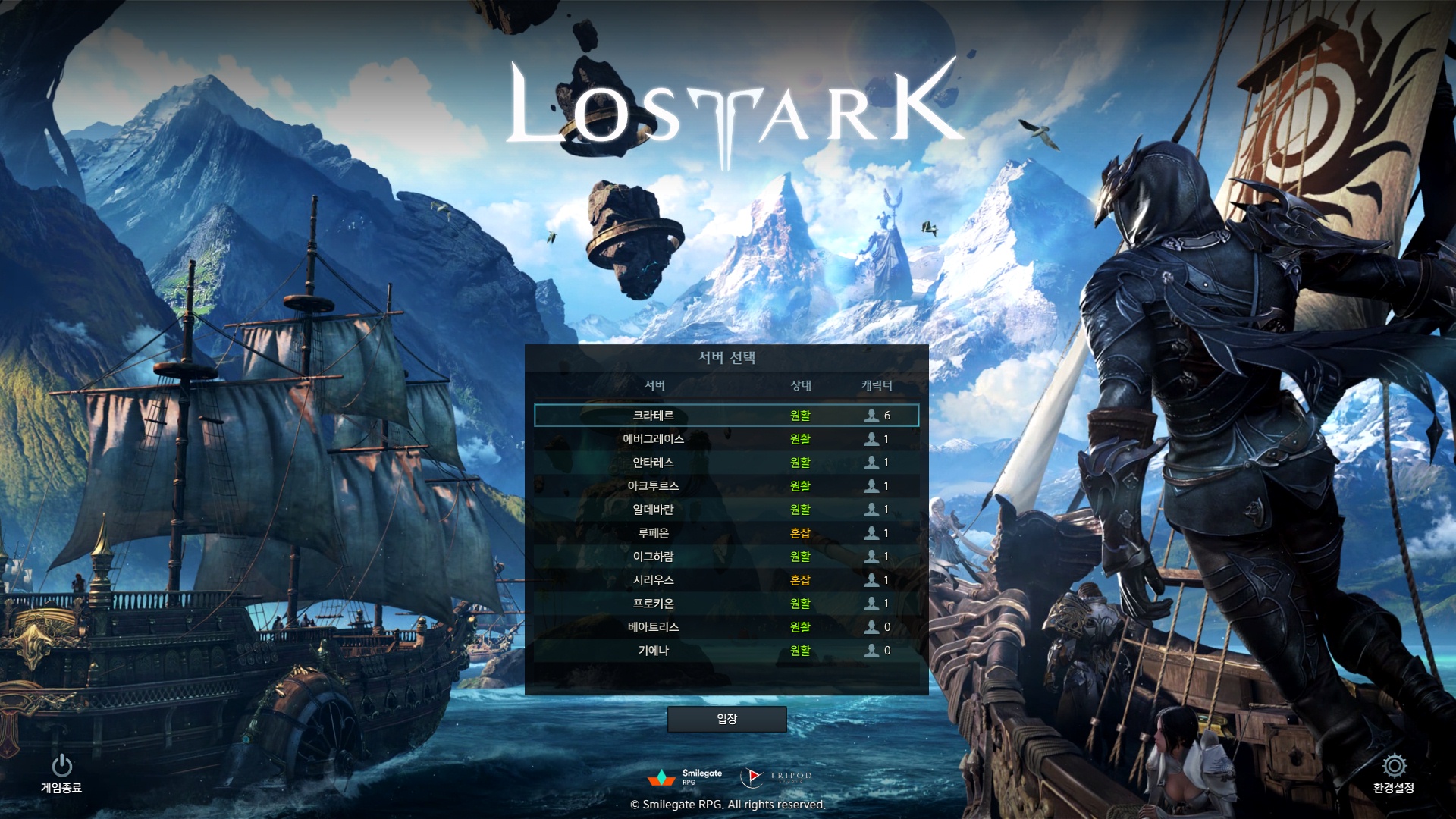Open 환경설정 gear settings

(1394, 766)
